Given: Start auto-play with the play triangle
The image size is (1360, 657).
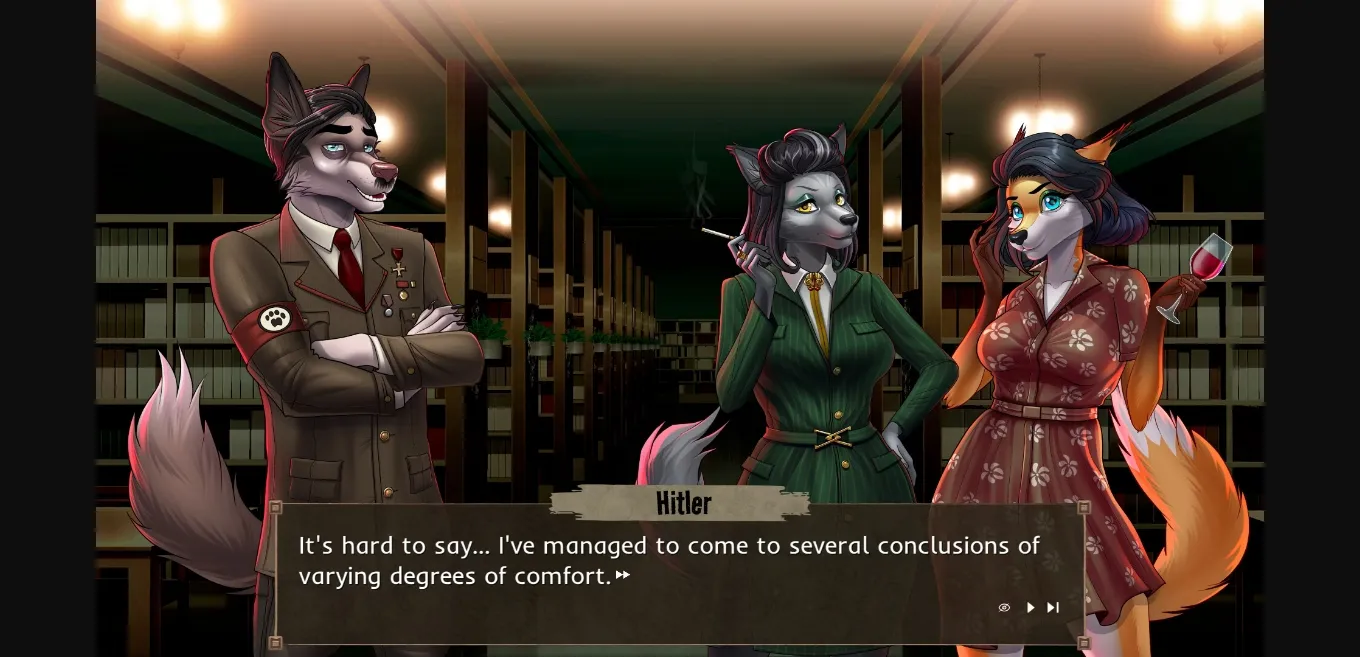Looking at the screenshot, I should click(1030, 607).
